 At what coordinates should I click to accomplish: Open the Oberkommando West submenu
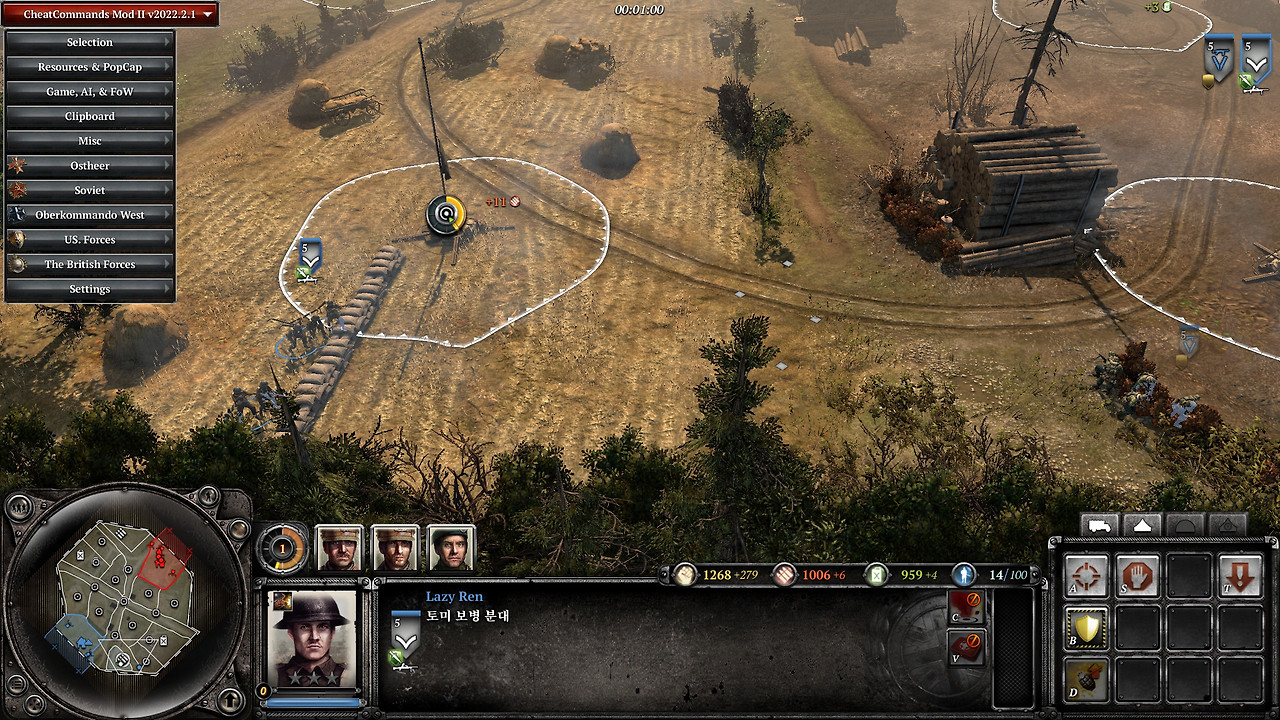click(x=90, y=215)
